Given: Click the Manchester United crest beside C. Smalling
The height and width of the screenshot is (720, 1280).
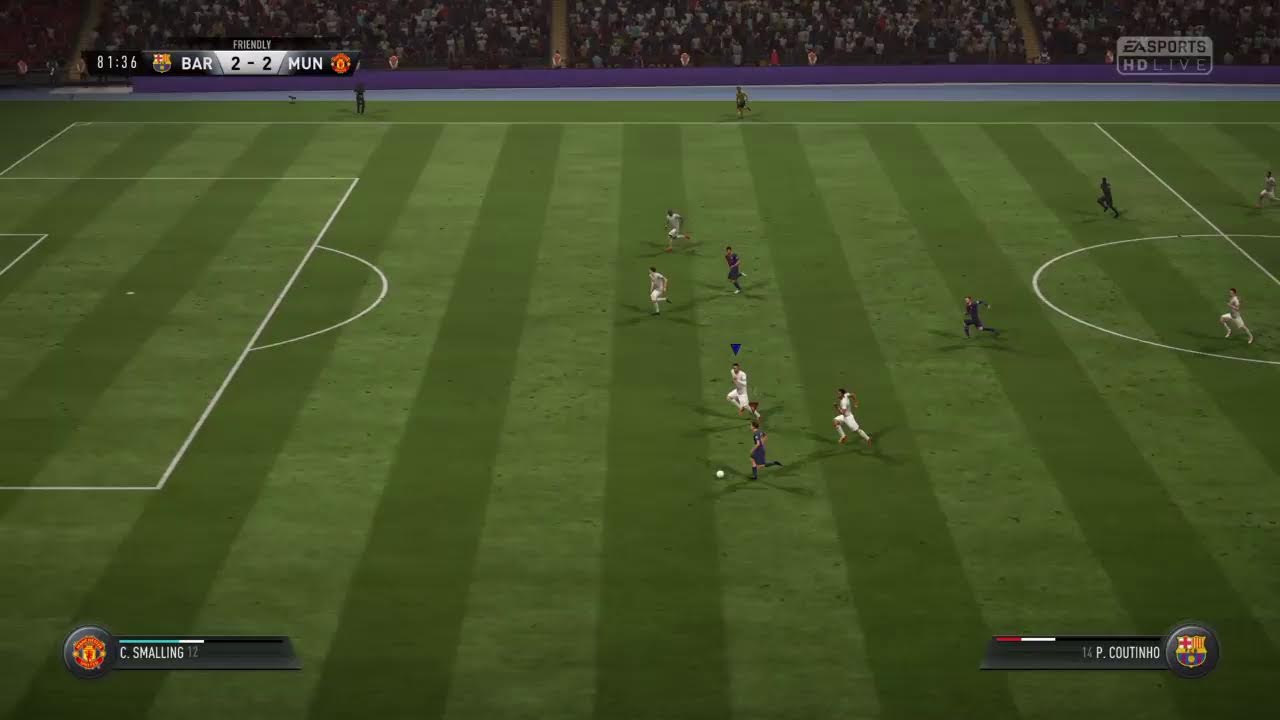Looking at the screenshot, I should [x=89, y=652].
